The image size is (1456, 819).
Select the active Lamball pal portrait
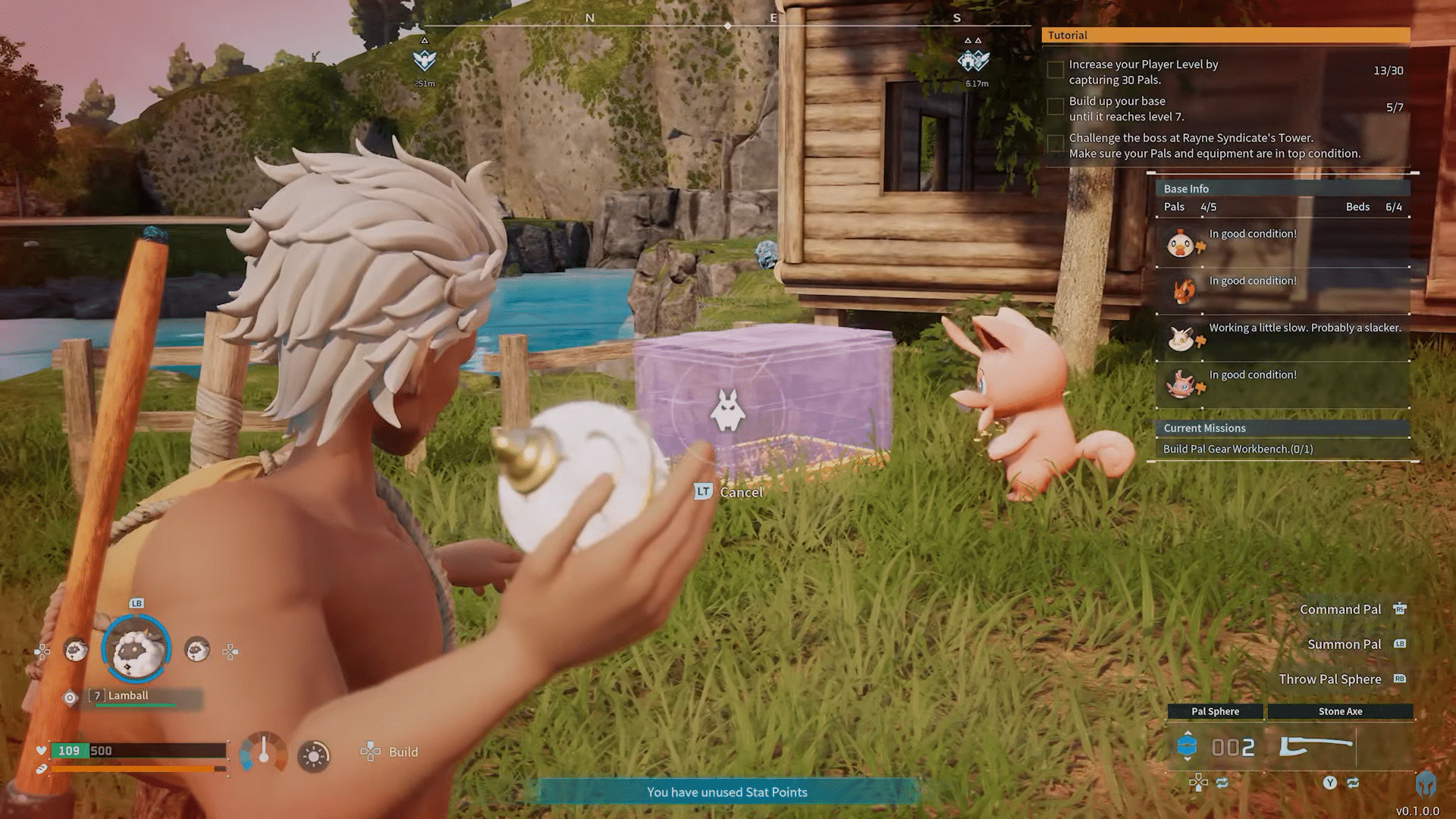136,650
